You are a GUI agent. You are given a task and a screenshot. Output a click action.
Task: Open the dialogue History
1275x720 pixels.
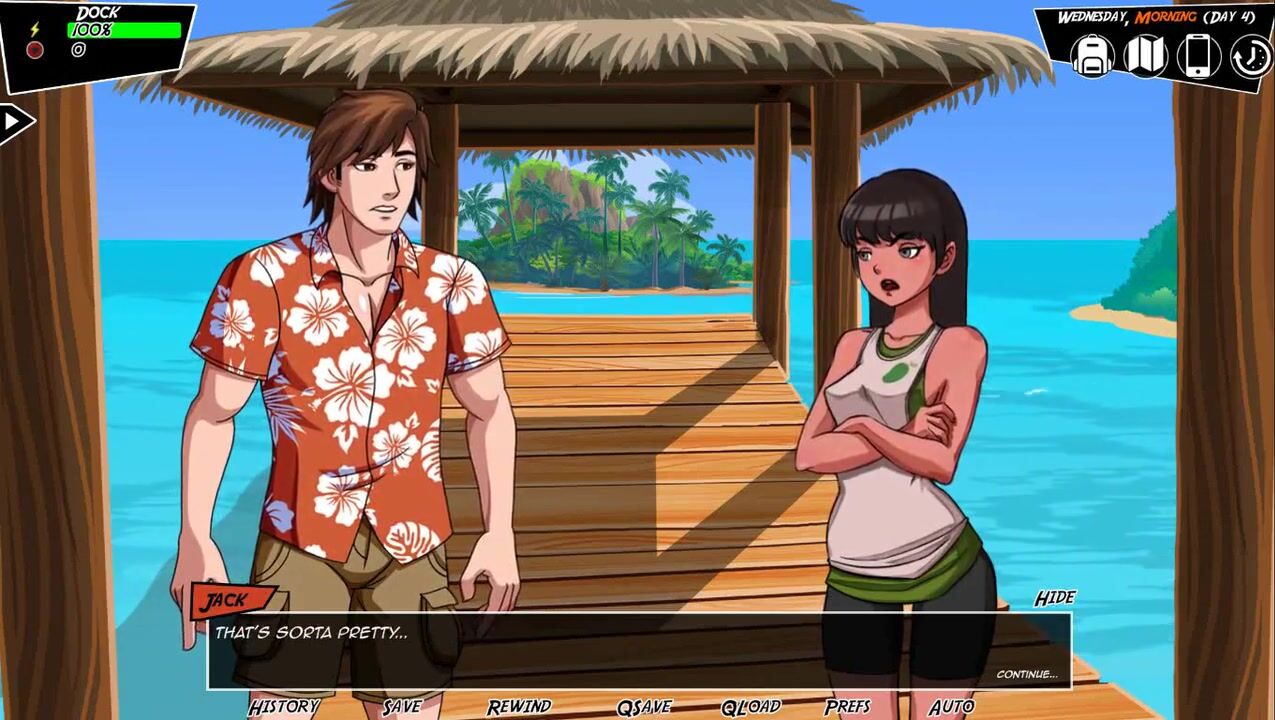pyautogui.click(x=284, y=707)
